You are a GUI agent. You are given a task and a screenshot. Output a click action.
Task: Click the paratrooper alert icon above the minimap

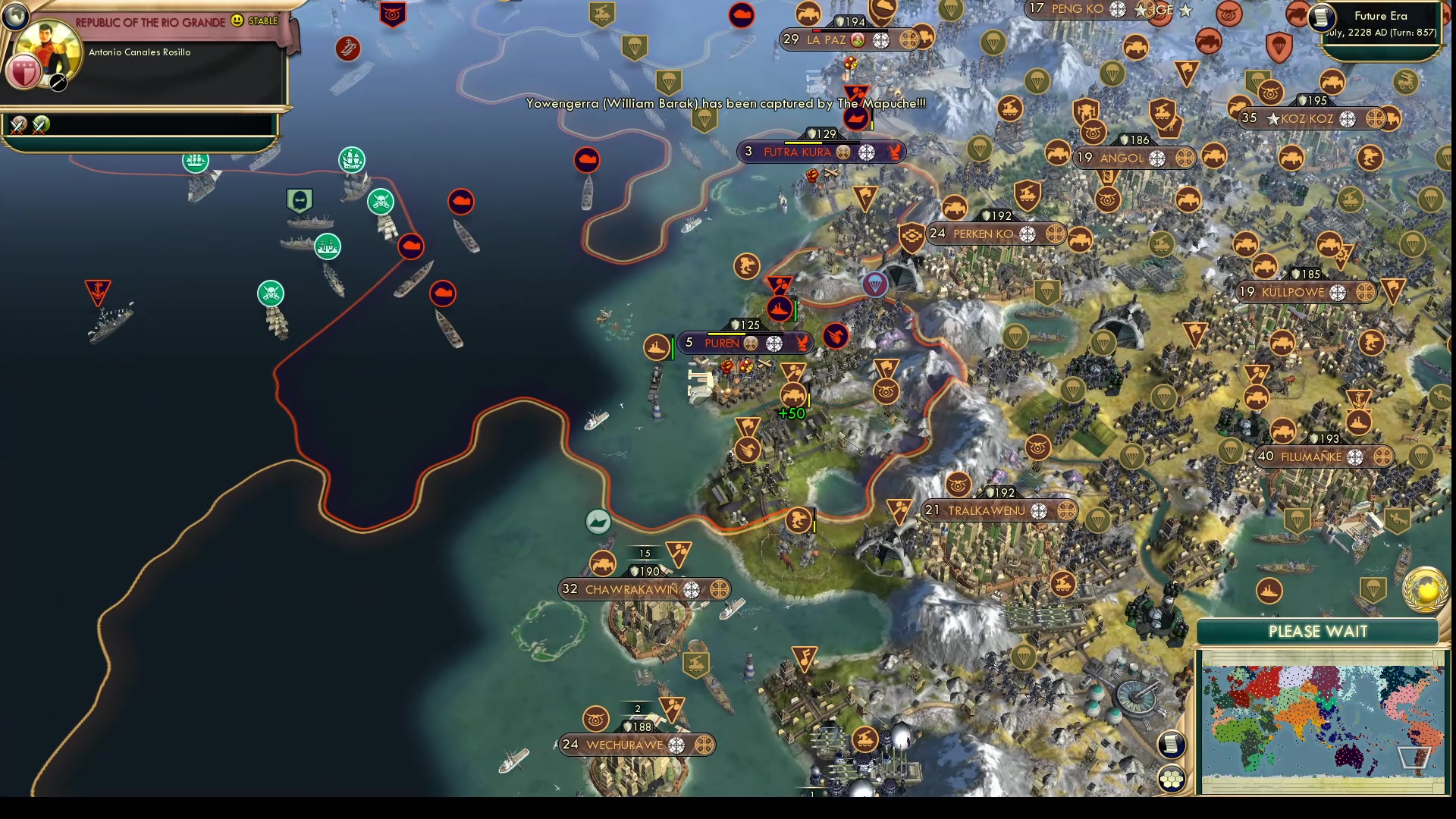click(1373, 590)
